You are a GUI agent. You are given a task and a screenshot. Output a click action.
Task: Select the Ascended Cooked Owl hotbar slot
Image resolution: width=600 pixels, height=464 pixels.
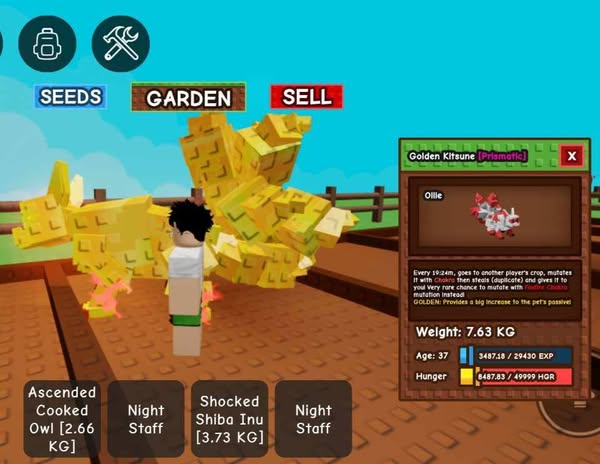pyautogui.click(x=62, y=418)
